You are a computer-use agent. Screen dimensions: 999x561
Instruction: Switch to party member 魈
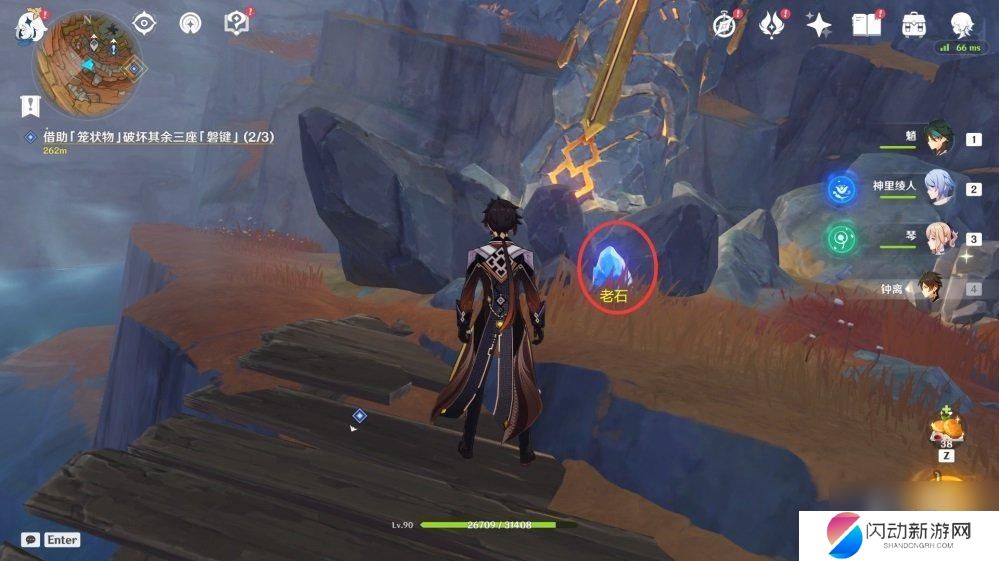pyautogui.click(x=938, y=141)
